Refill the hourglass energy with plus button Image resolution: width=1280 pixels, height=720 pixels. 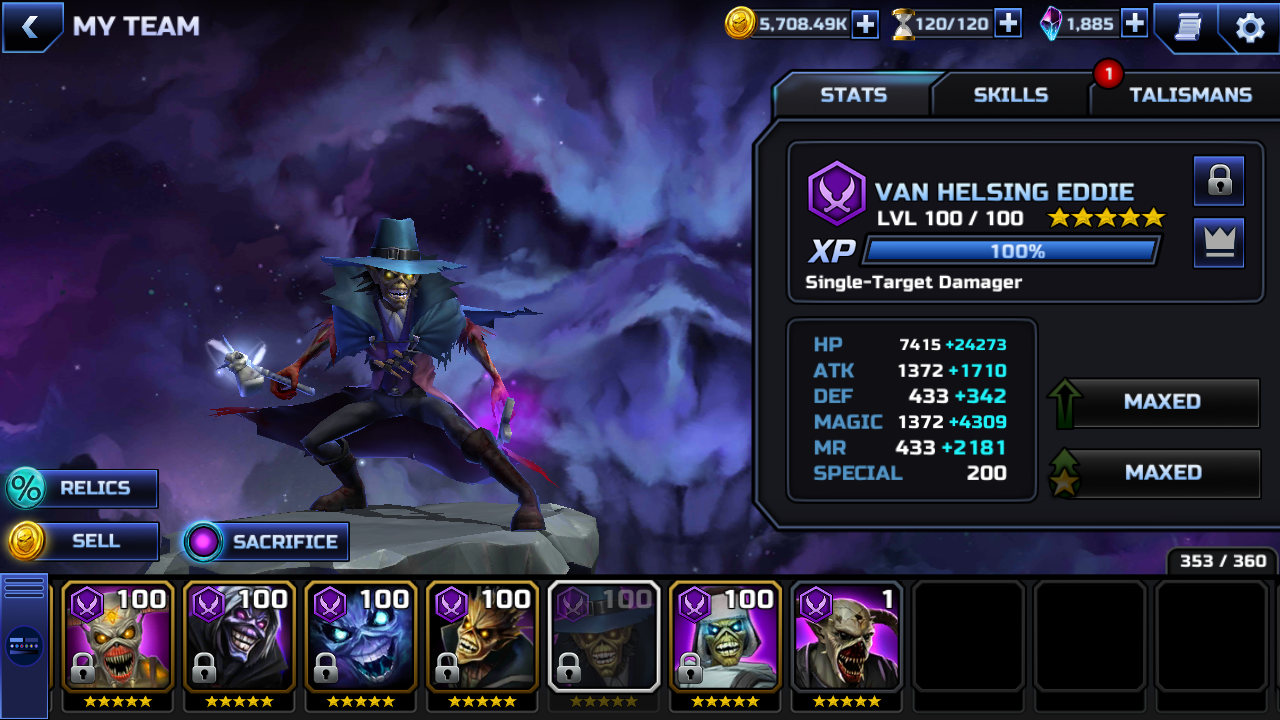(1008, 24)
